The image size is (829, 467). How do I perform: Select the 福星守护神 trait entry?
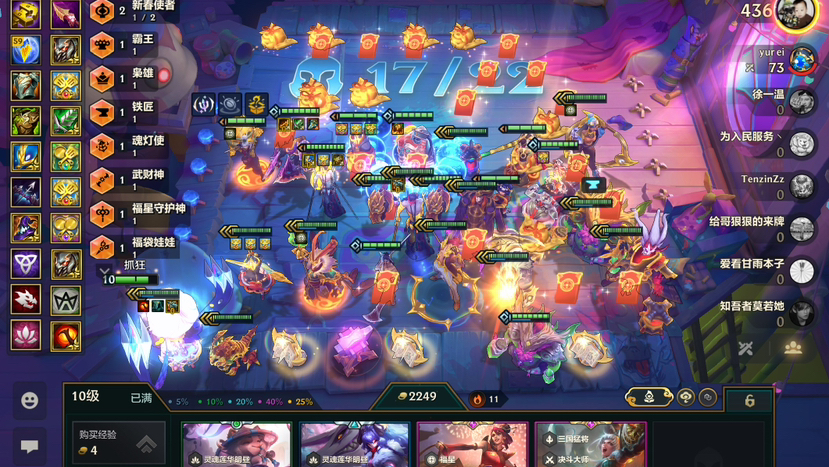140,212
